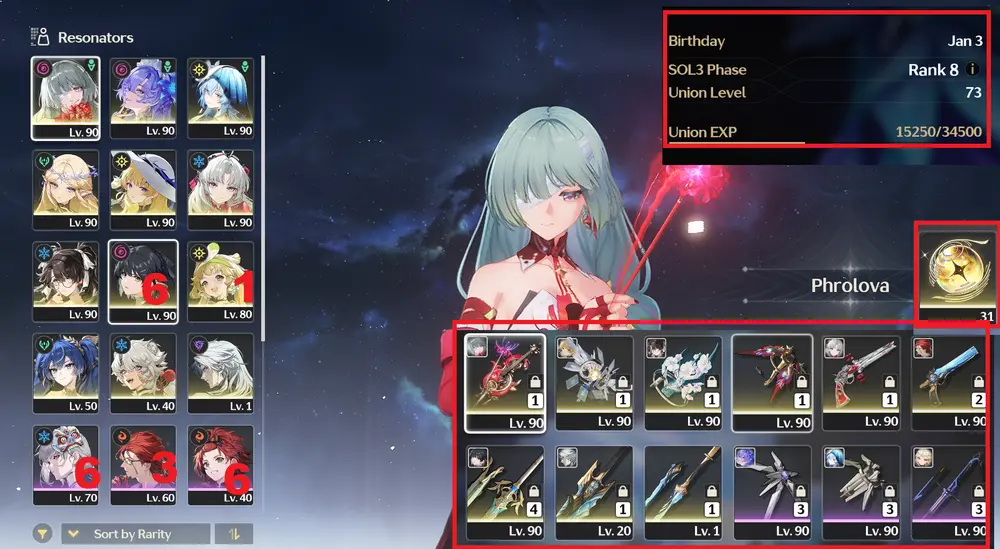1000x549 pixels.
Task: Open the Sort by Rarity dropdown
Action: point(136,534)
